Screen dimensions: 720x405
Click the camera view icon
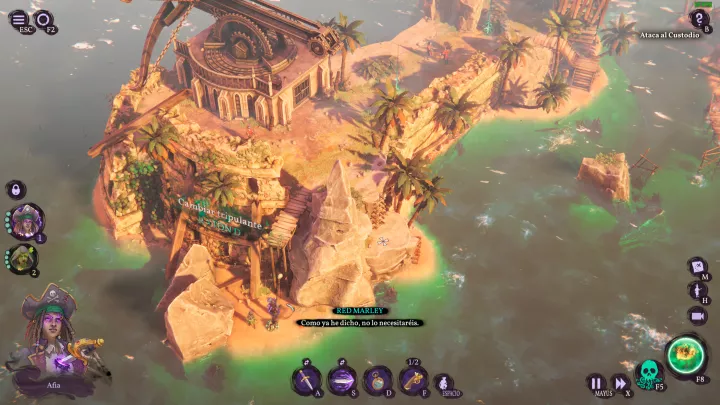[x=698, y=315]
